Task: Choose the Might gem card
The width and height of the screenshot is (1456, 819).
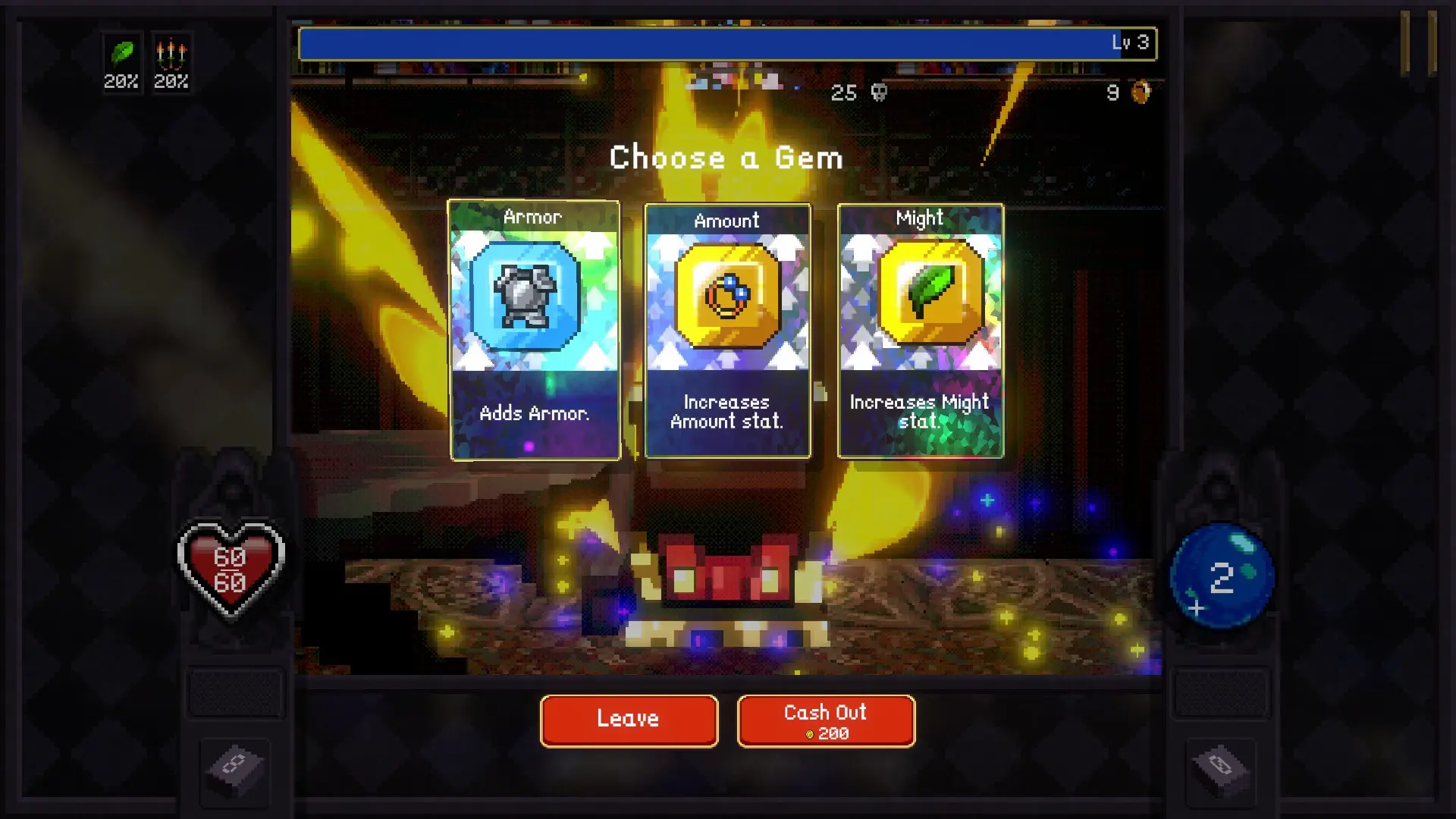Action: tap(920, 329)
